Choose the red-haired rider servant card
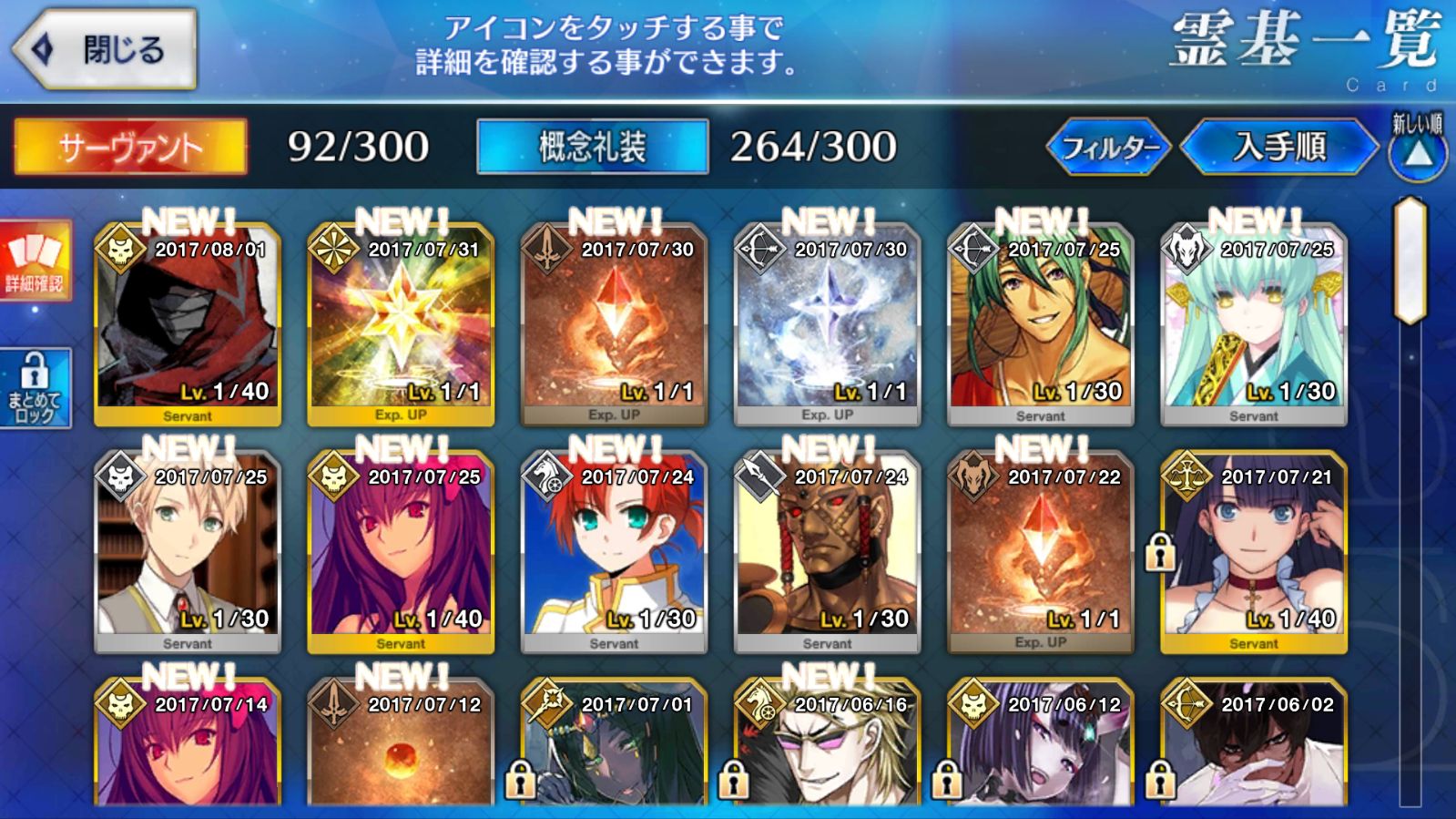Screen dimensions: 1456x819 pos(614,553)
